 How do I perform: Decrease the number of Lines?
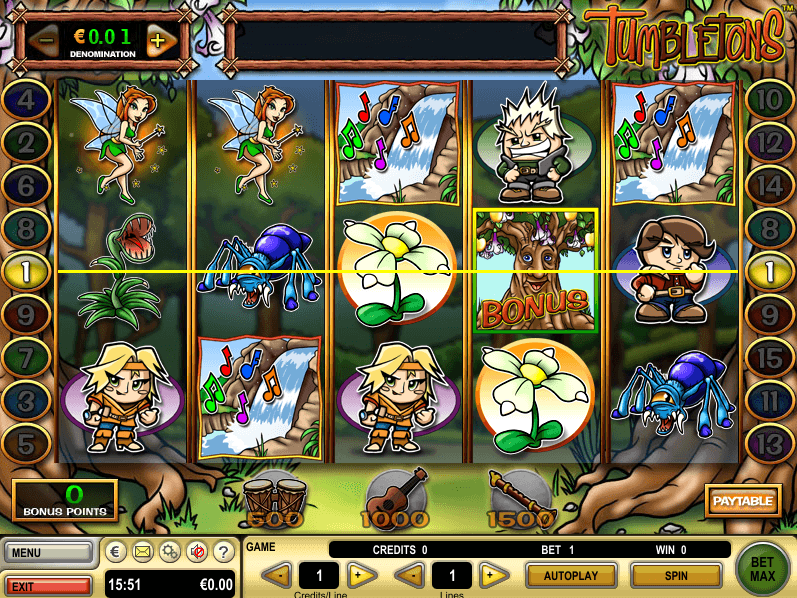pos(409,575)
